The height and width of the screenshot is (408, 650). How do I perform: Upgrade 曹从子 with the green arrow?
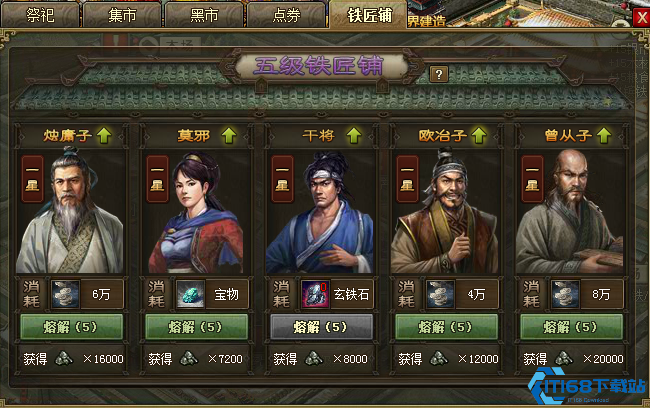pos(604,133)
